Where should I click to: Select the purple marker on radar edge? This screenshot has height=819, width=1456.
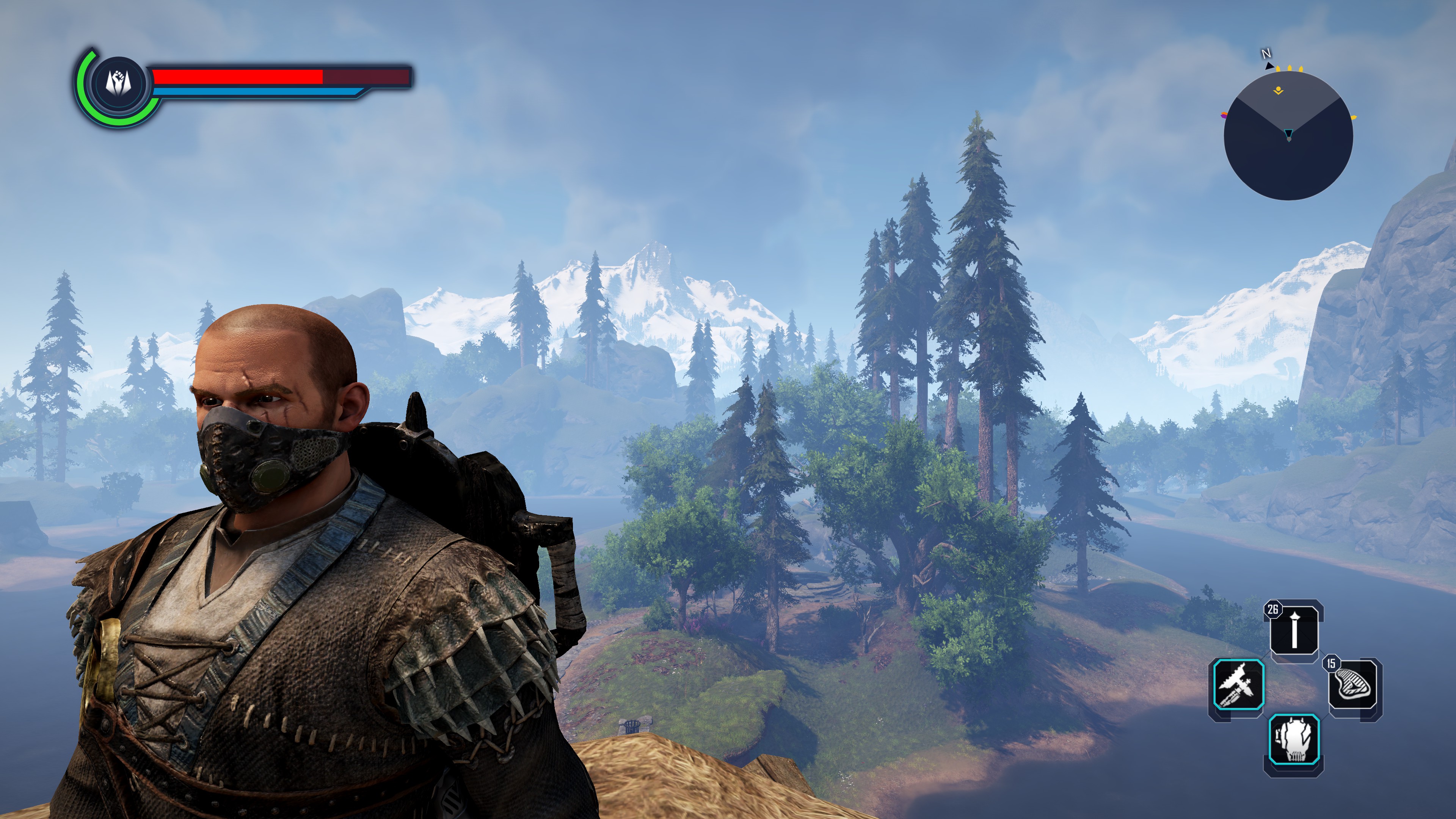point(1224,116)
